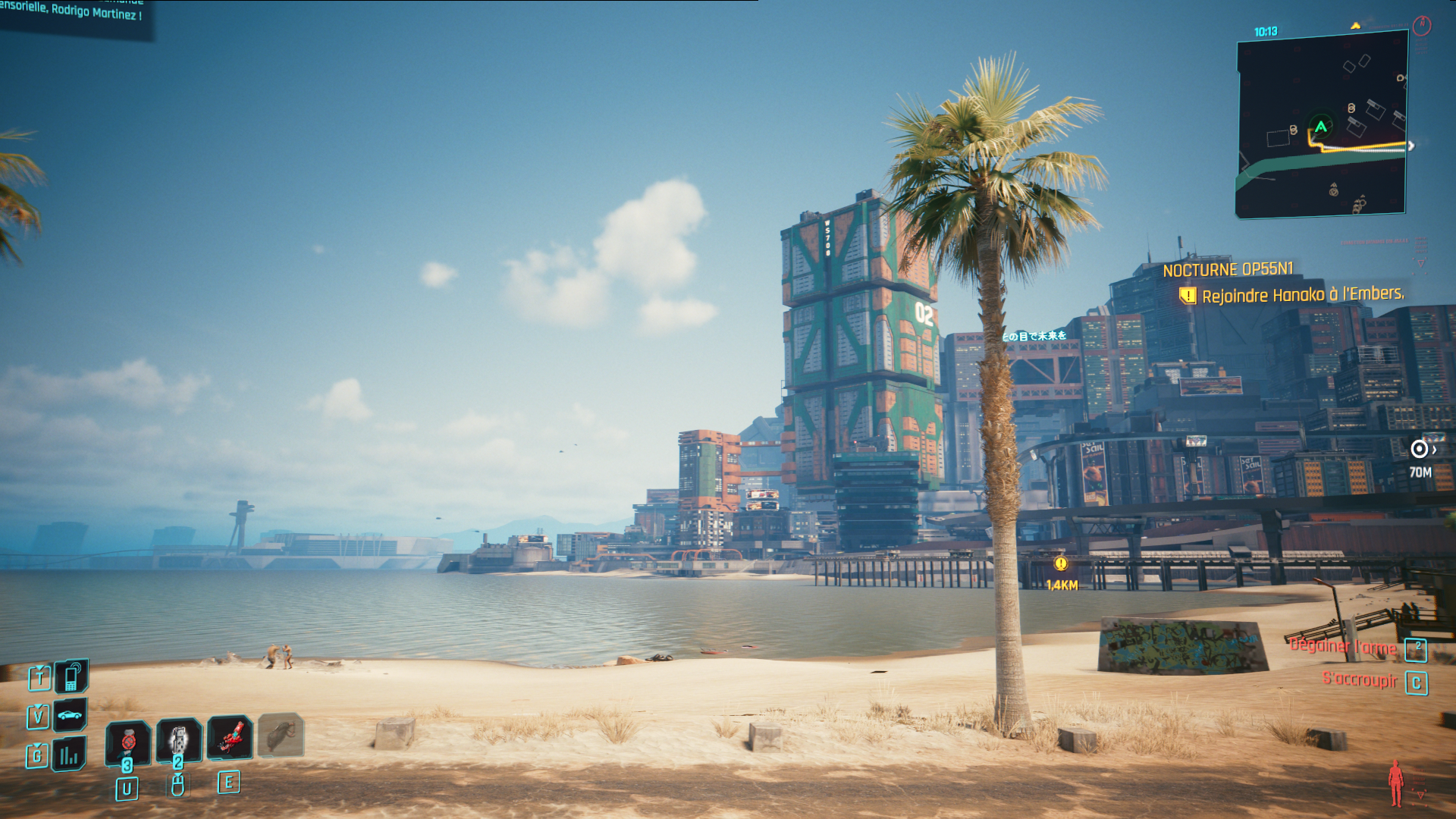This screenshot has height=819, width=1456.
Task: Select the Nocturne OP55N1 quest tracker
Action: tap(1228, 269)
